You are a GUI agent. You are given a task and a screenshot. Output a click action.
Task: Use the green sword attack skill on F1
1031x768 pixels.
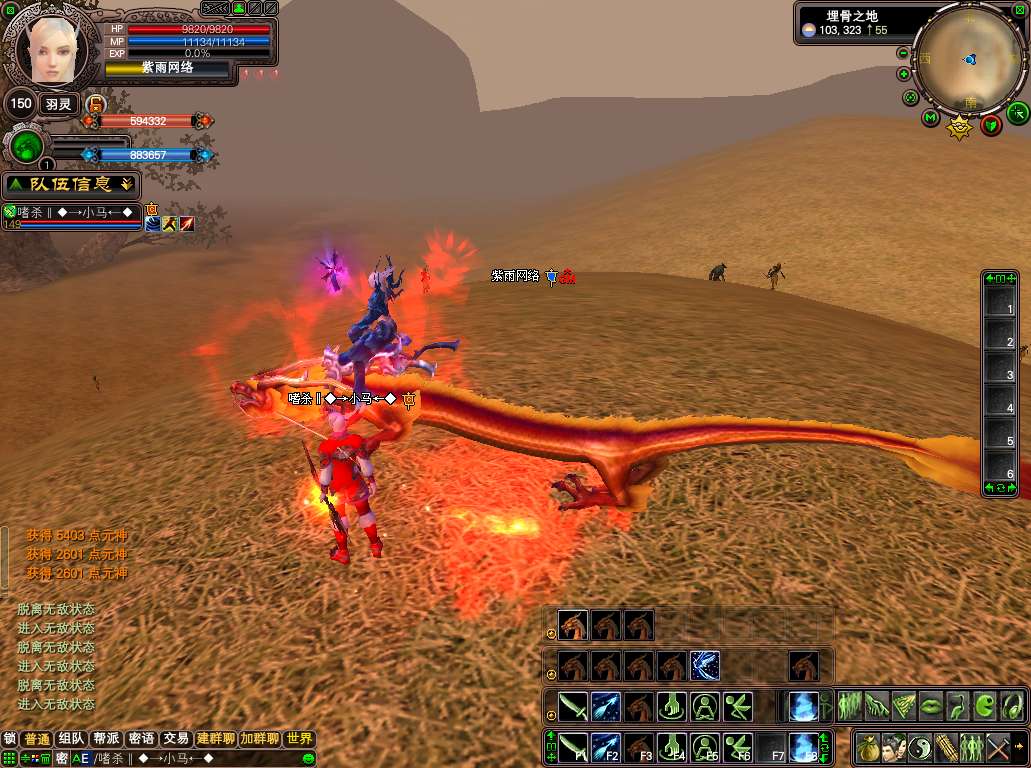click(x=572, y=747)
